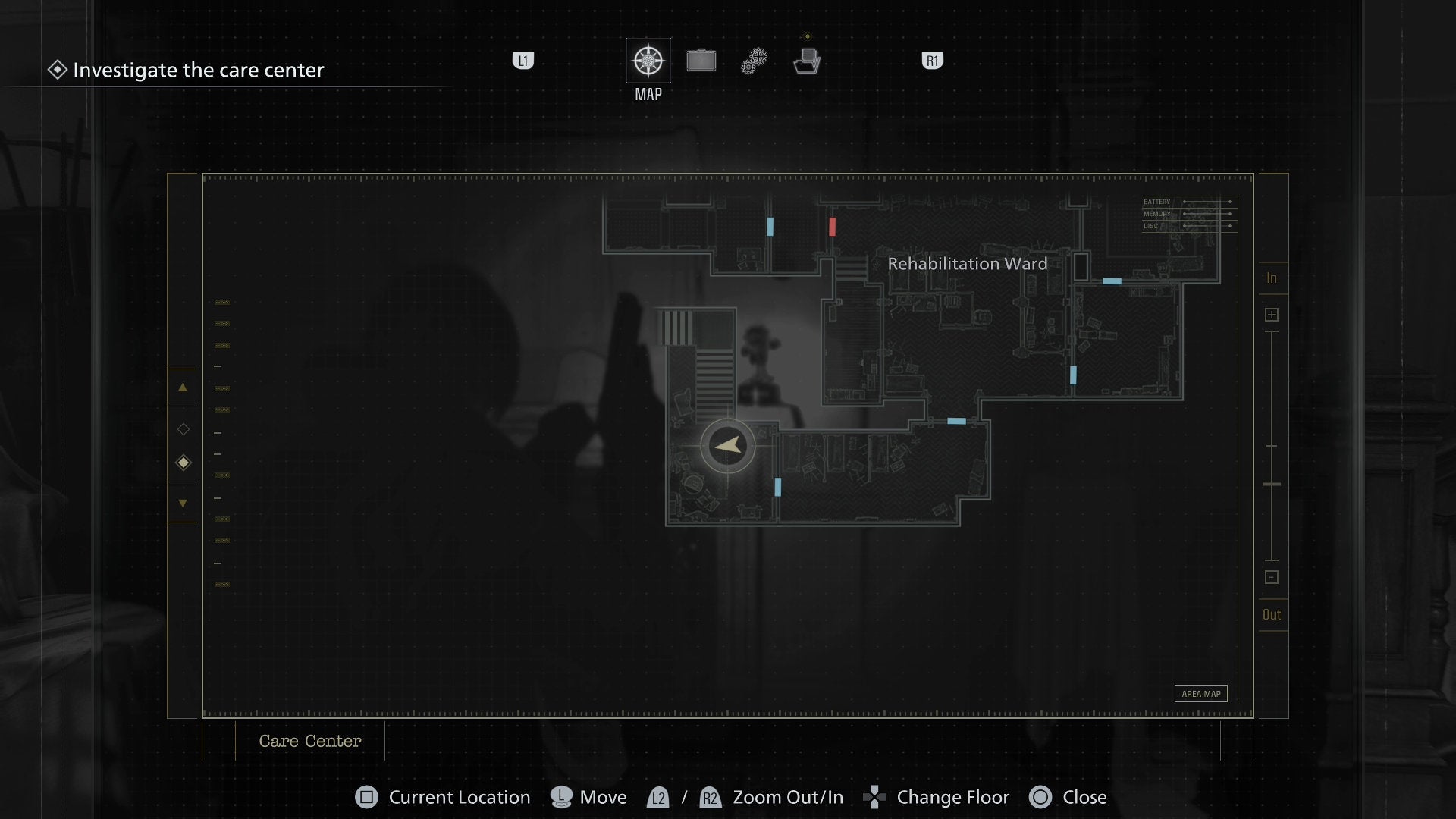The image size is (1456, 819).
Task: Click the objective Investigate the care center
Action: coord(197,70)
